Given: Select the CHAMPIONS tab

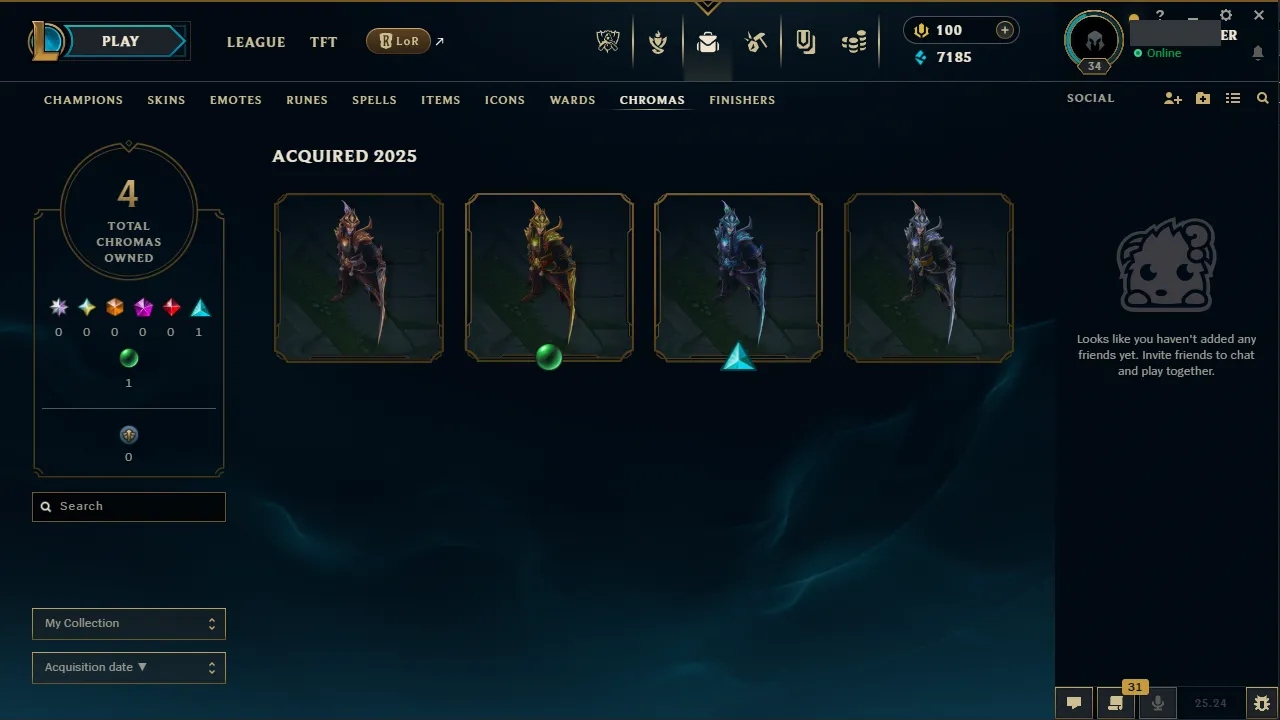Looking at the screenshot, I should [x=83, y=100].
